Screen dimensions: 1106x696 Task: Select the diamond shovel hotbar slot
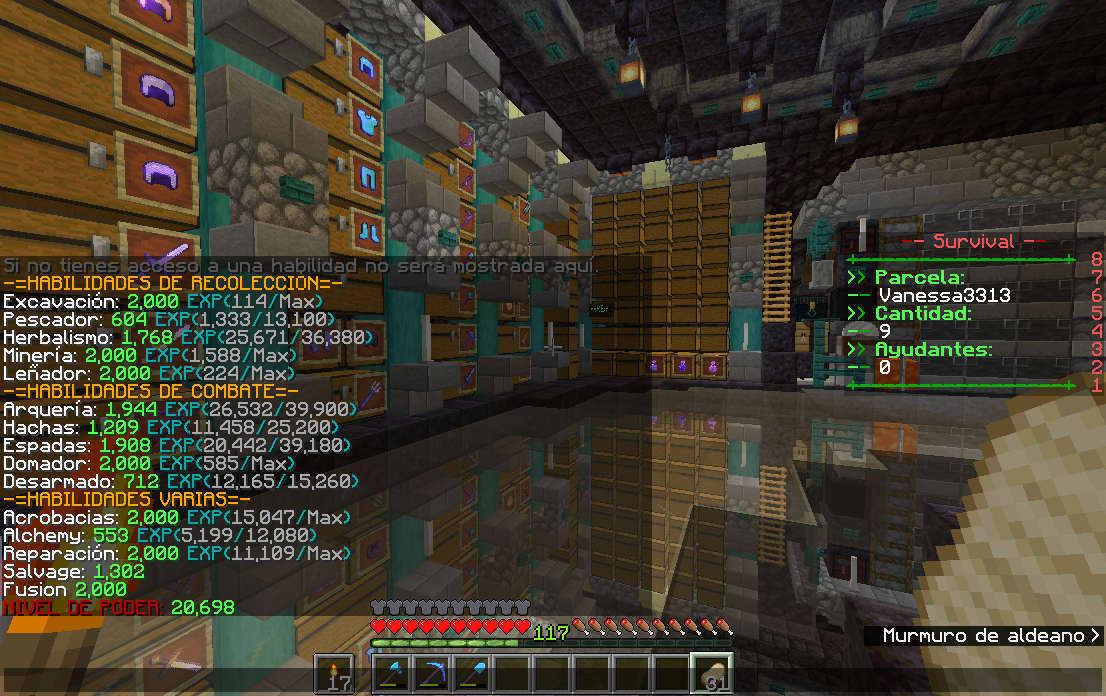point(472,673)
